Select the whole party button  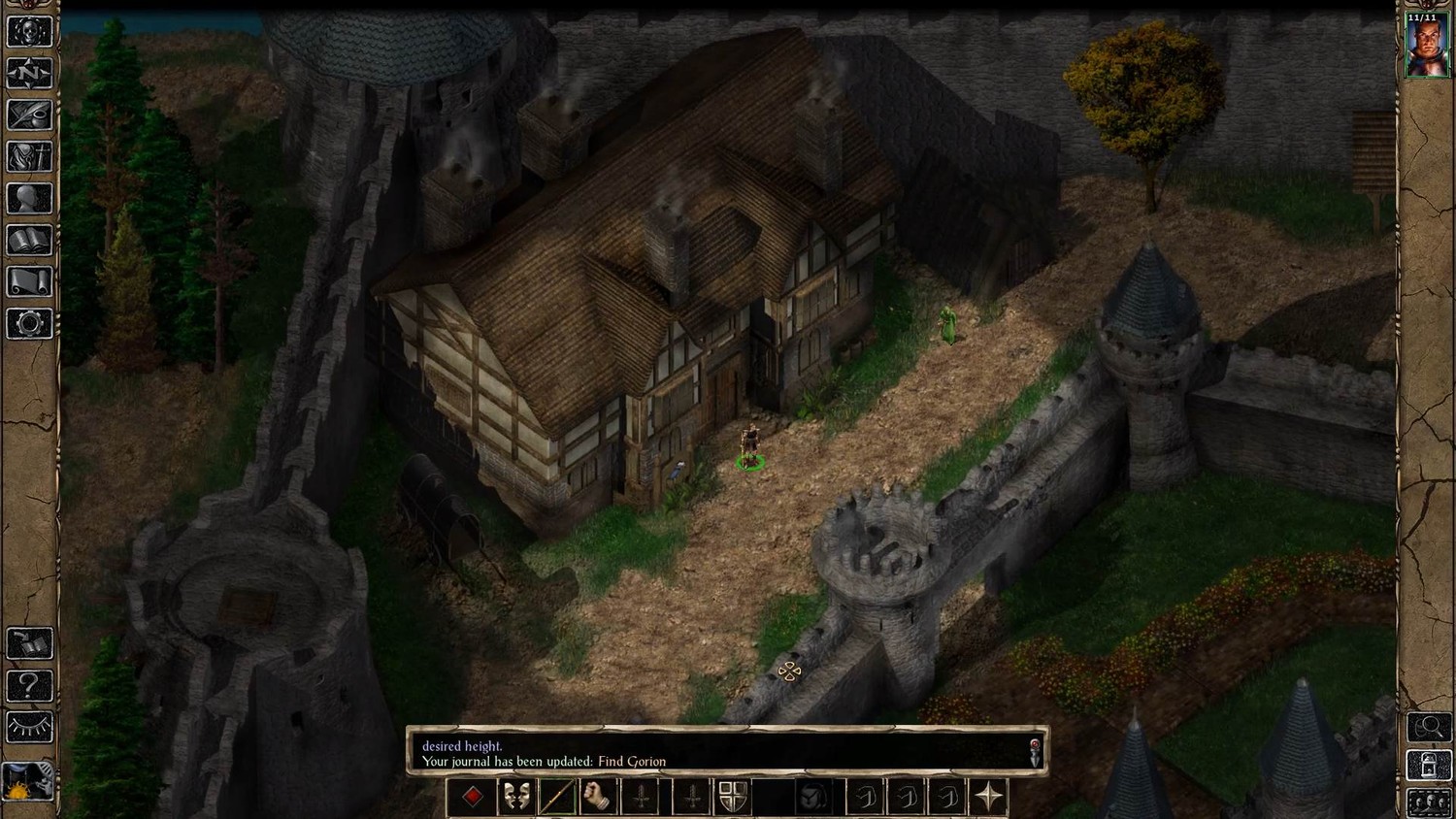click(x=1429, y=803)
